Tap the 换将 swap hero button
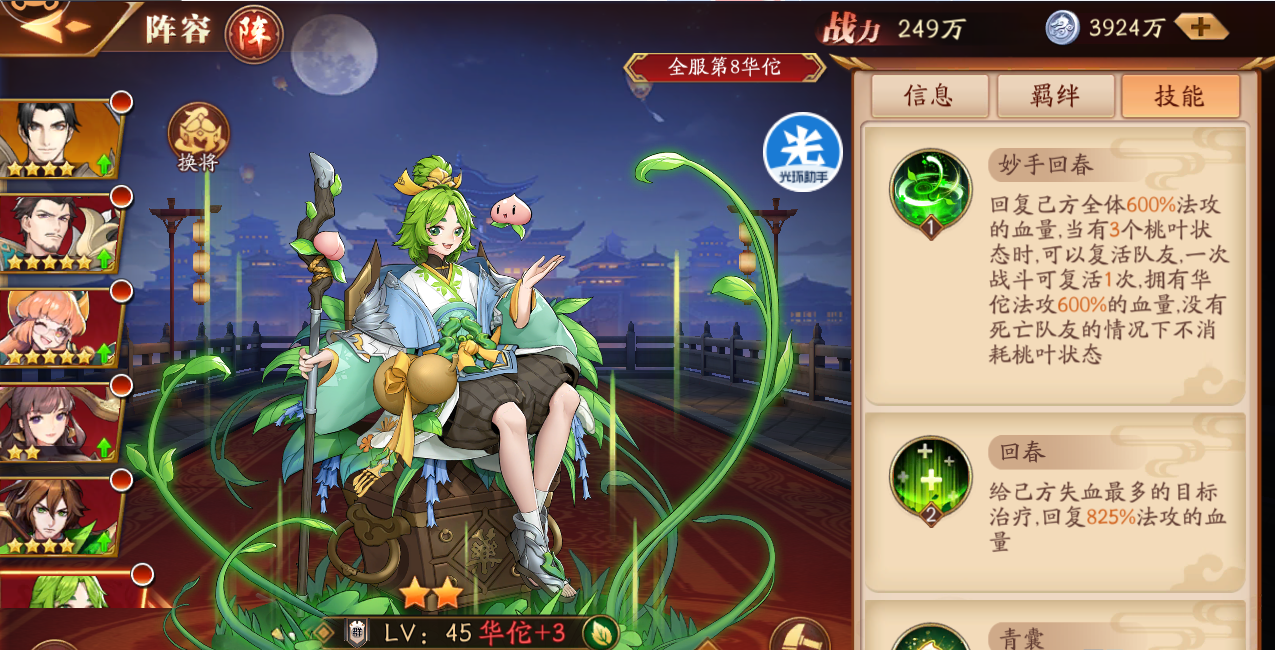Viewport: 1275px width, 650px height. [x=198, y=136]
